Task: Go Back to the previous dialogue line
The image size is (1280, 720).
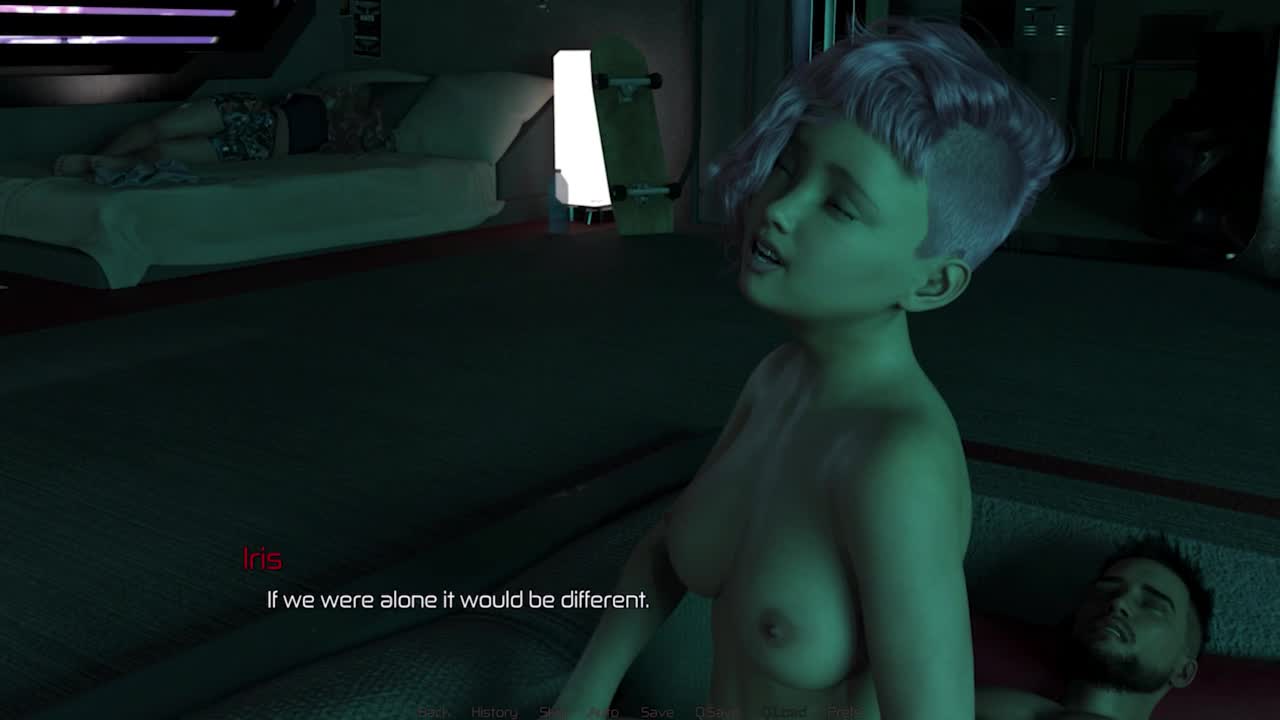Action: coord(433,712)
